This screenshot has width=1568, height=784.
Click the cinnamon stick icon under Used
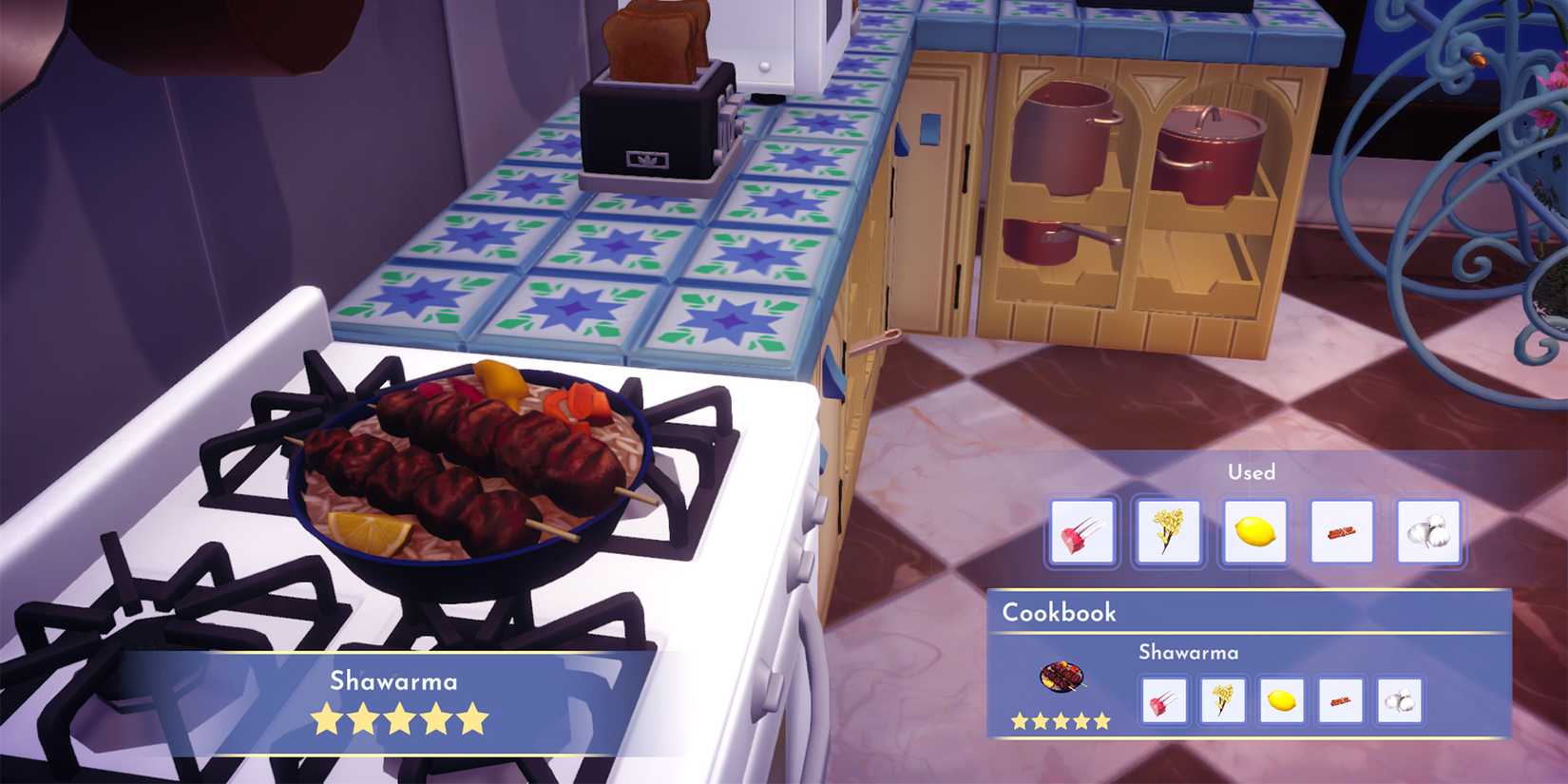pos(1340,532)
